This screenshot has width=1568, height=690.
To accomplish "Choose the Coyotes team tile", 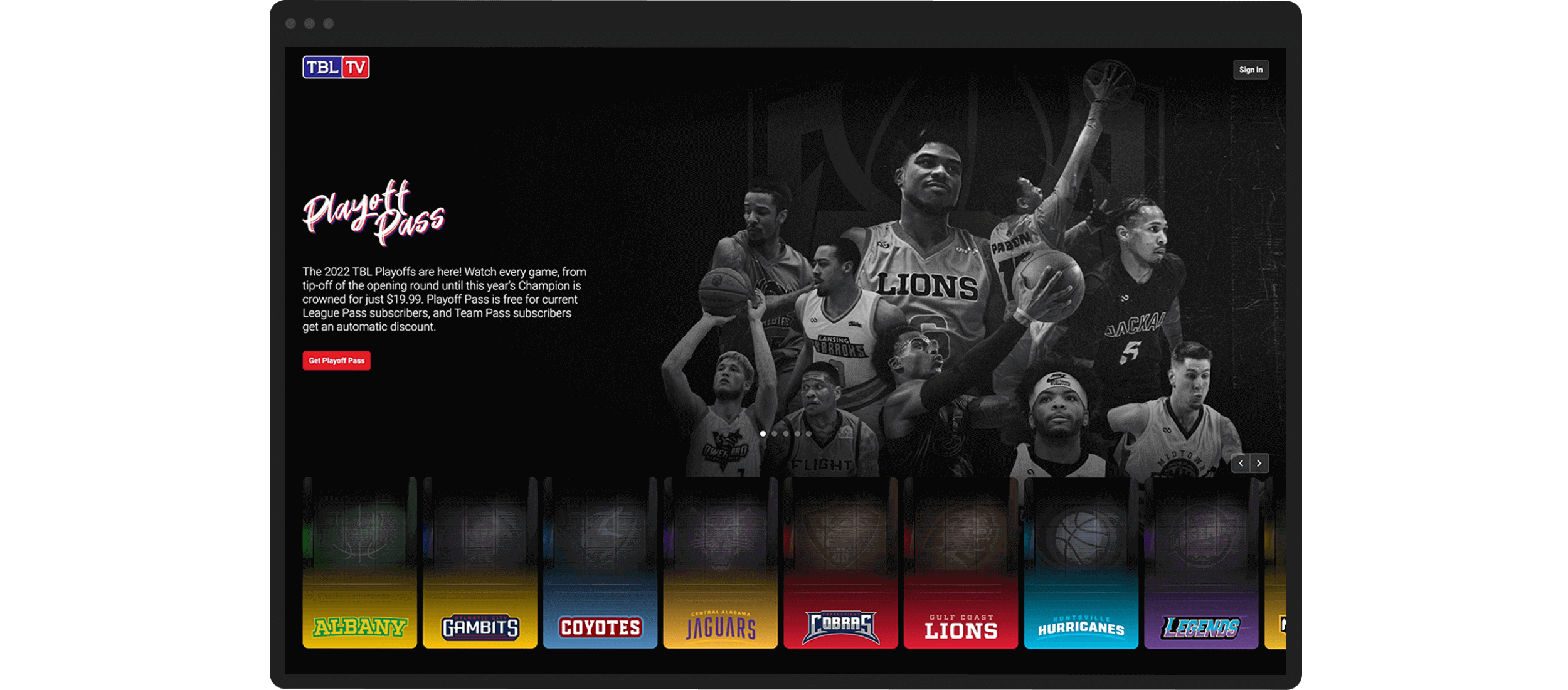I will (600, 563).
